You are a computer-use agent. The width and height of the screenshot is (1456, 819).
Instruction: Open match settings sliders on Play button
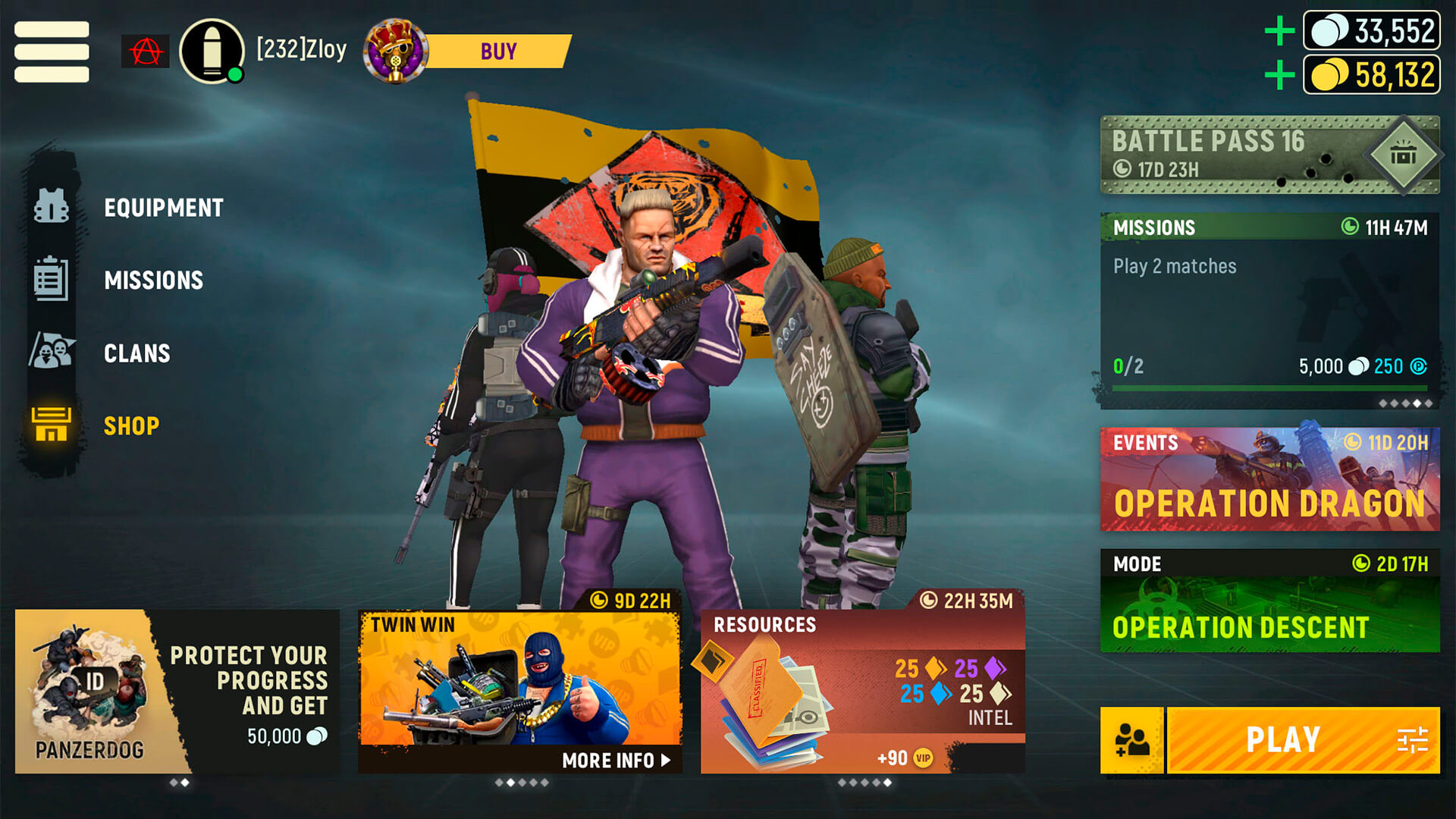tap(1412, 740)
